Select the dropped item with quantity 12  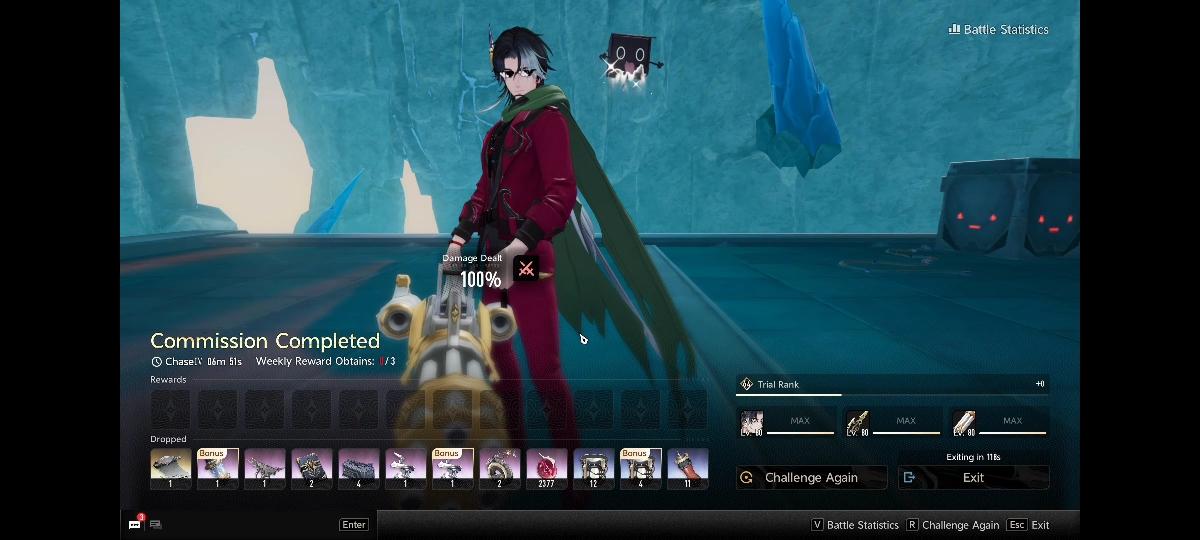[594, 468]
